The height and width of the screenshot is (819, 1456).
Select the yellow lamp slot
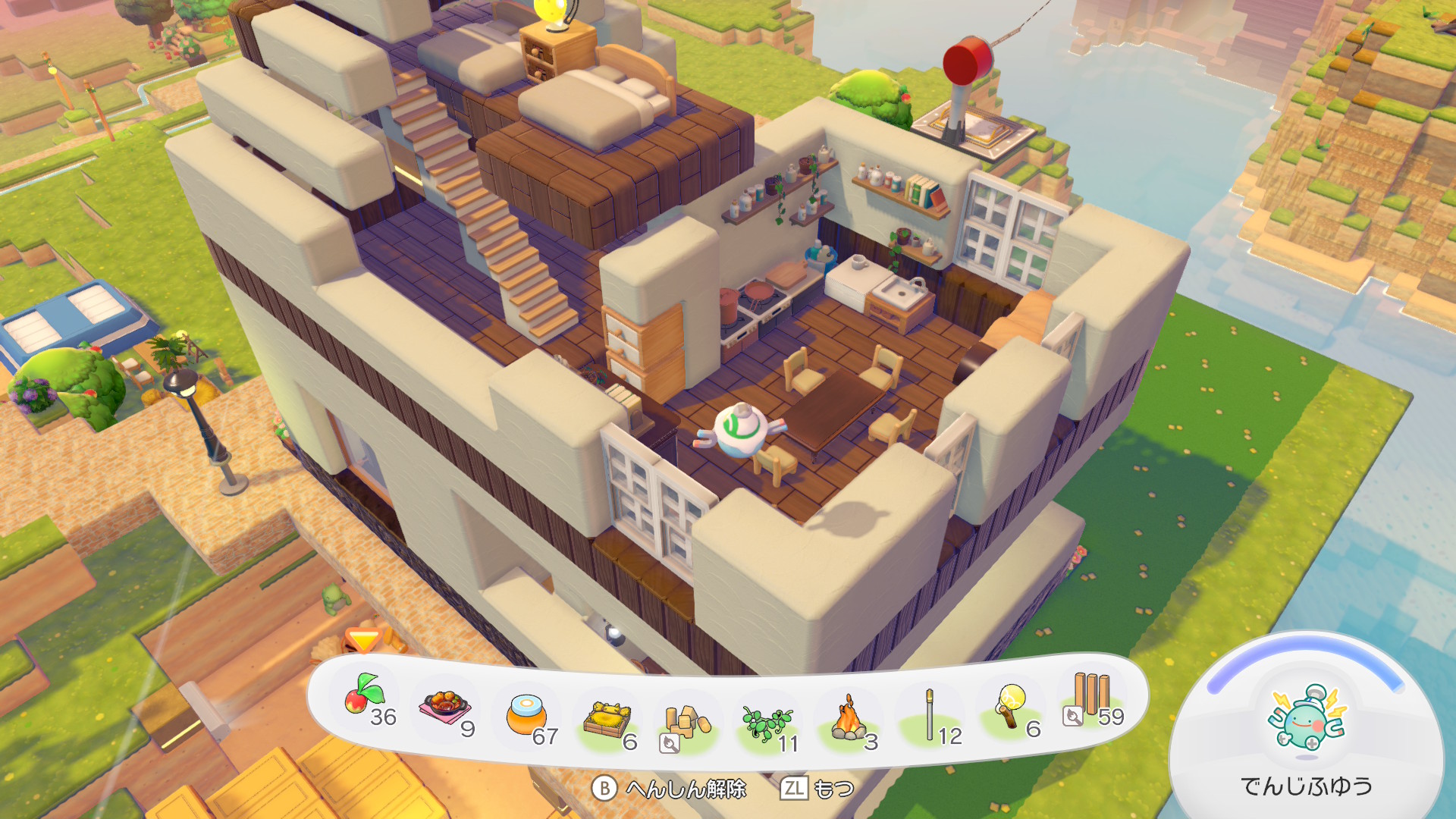(1011, 707)
